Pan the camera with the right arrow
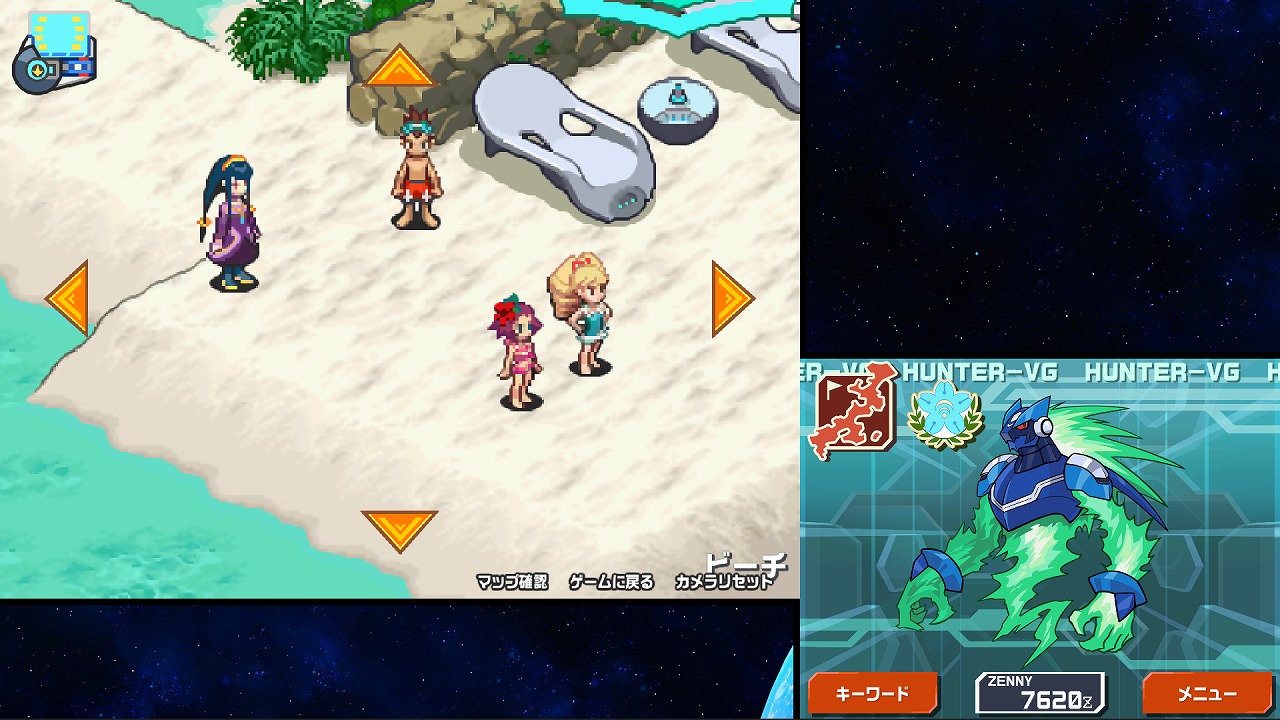This screenshot has width=1280, height=720. click(731, 298)
